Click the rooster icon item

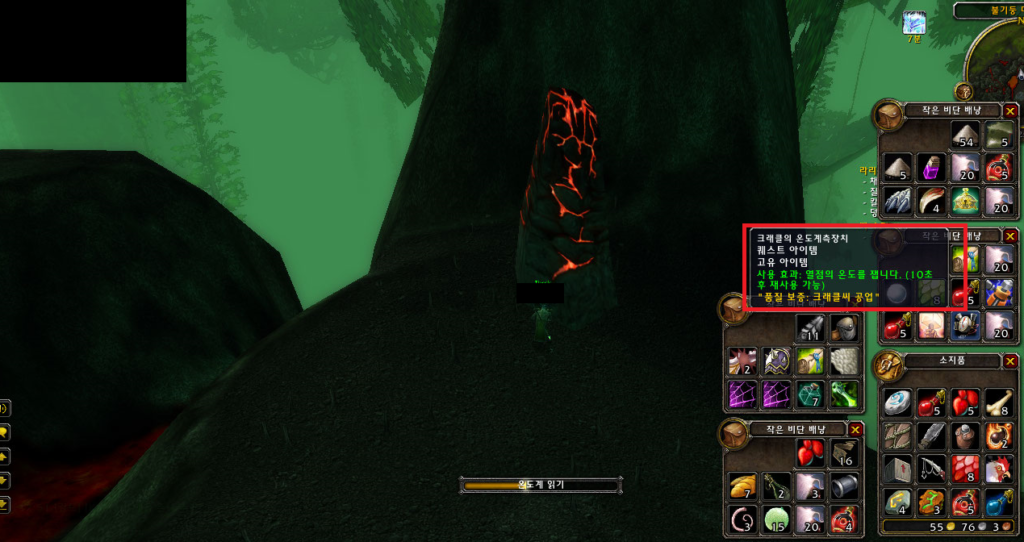(996, 467)
